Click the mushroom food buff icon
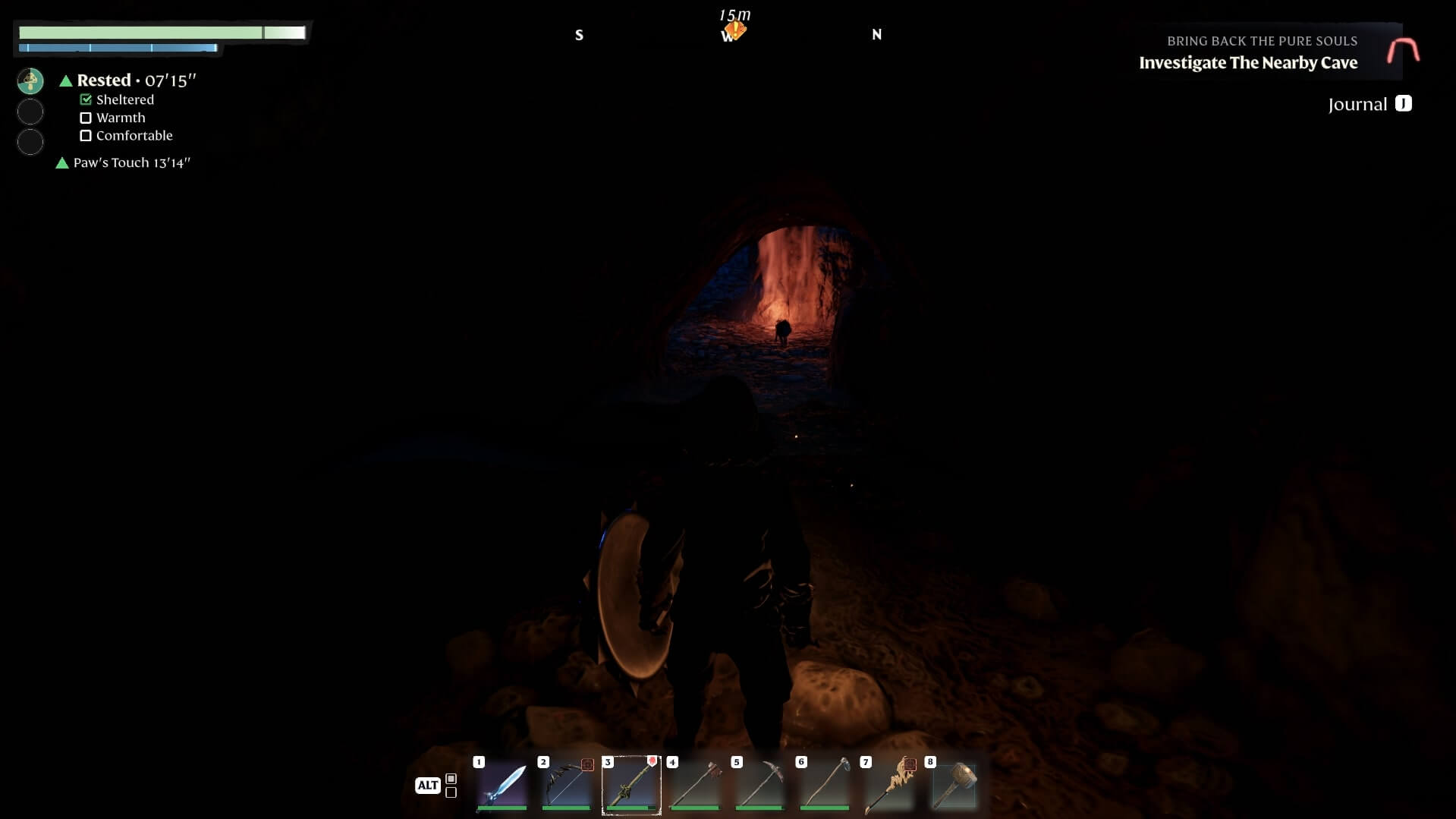 [30, 81]
